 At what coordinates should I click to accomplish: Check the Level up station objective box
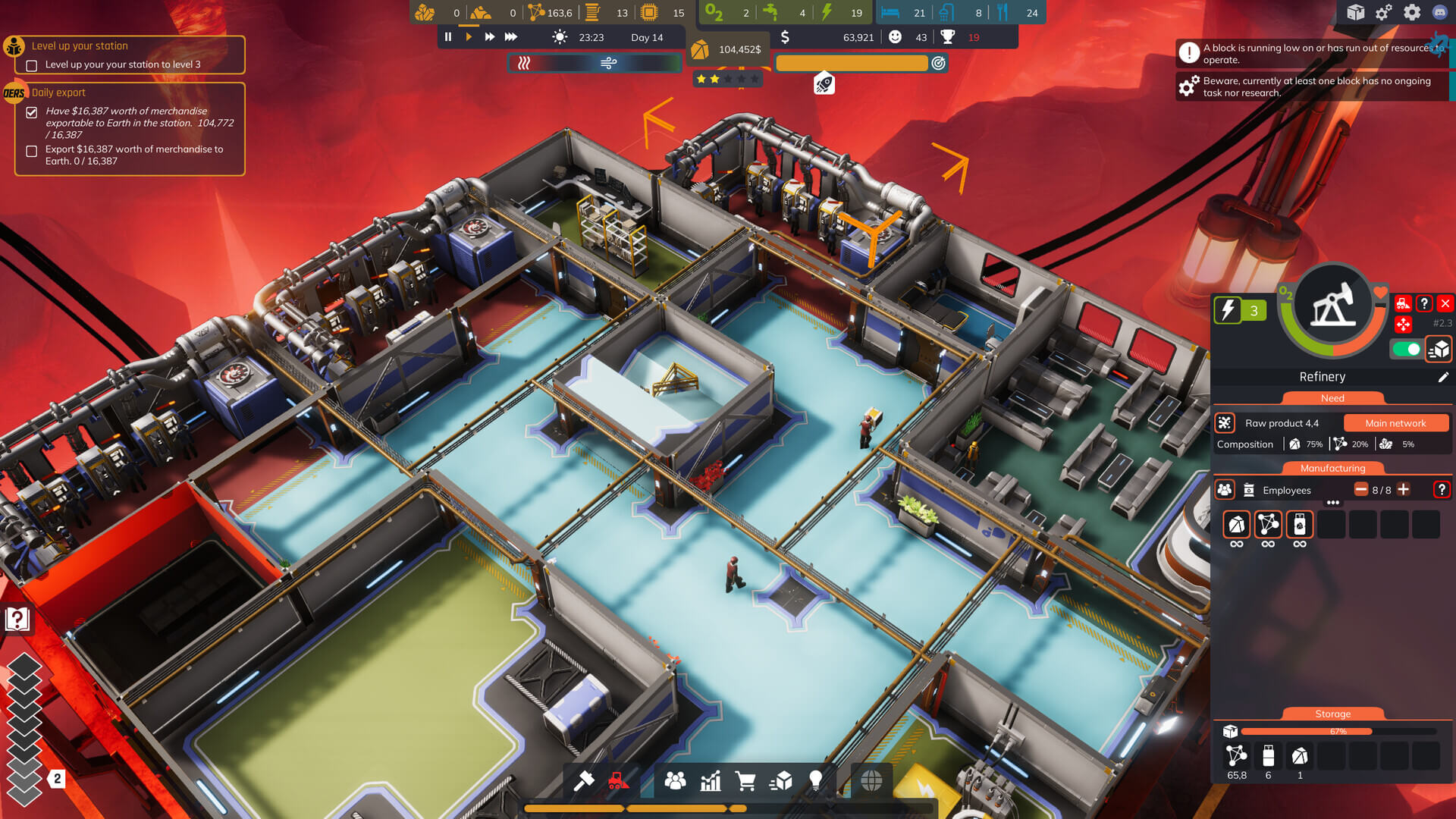click(x=30, y=67)
